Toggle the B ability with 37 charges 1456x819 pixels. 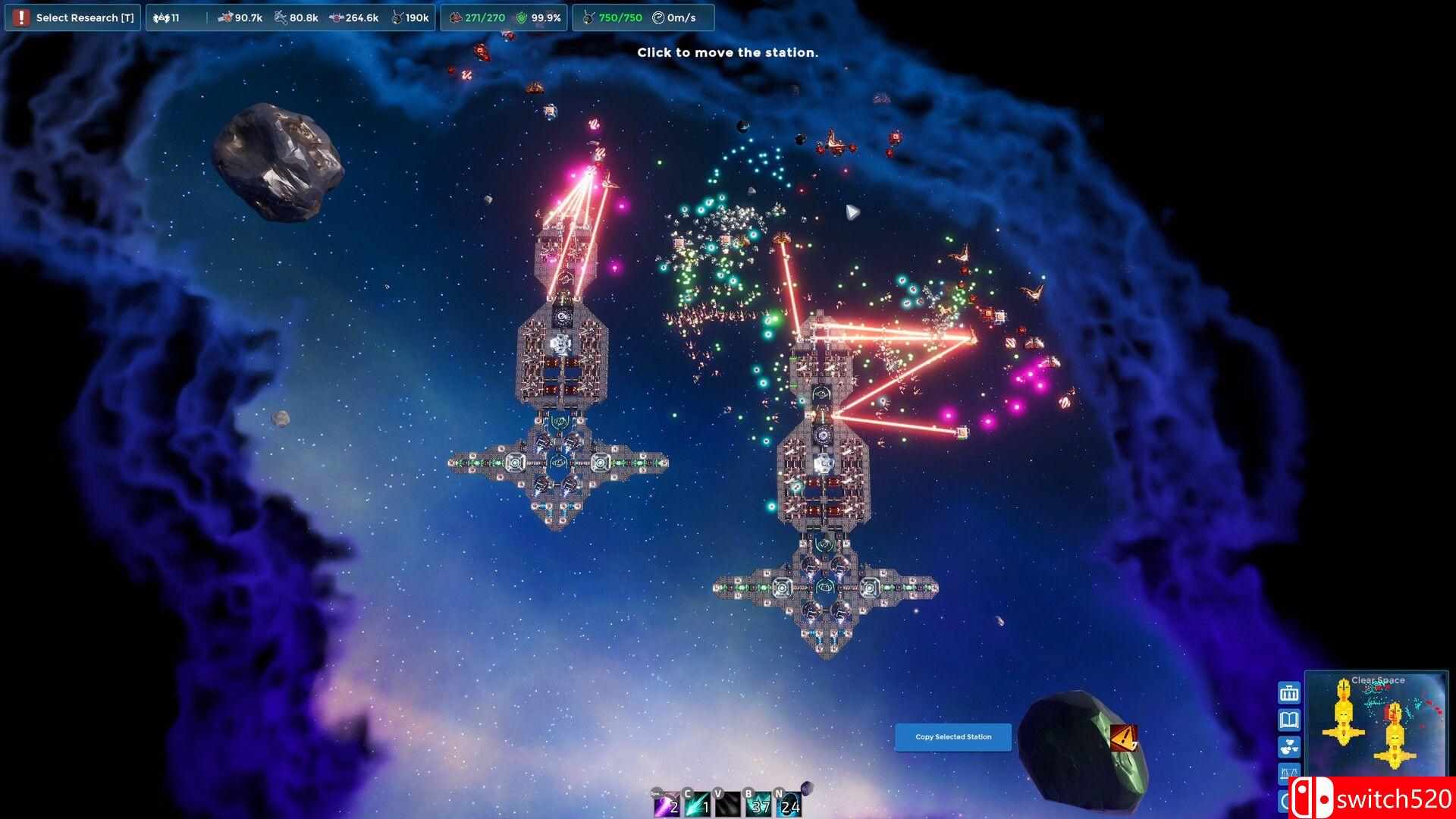point(757,804)
